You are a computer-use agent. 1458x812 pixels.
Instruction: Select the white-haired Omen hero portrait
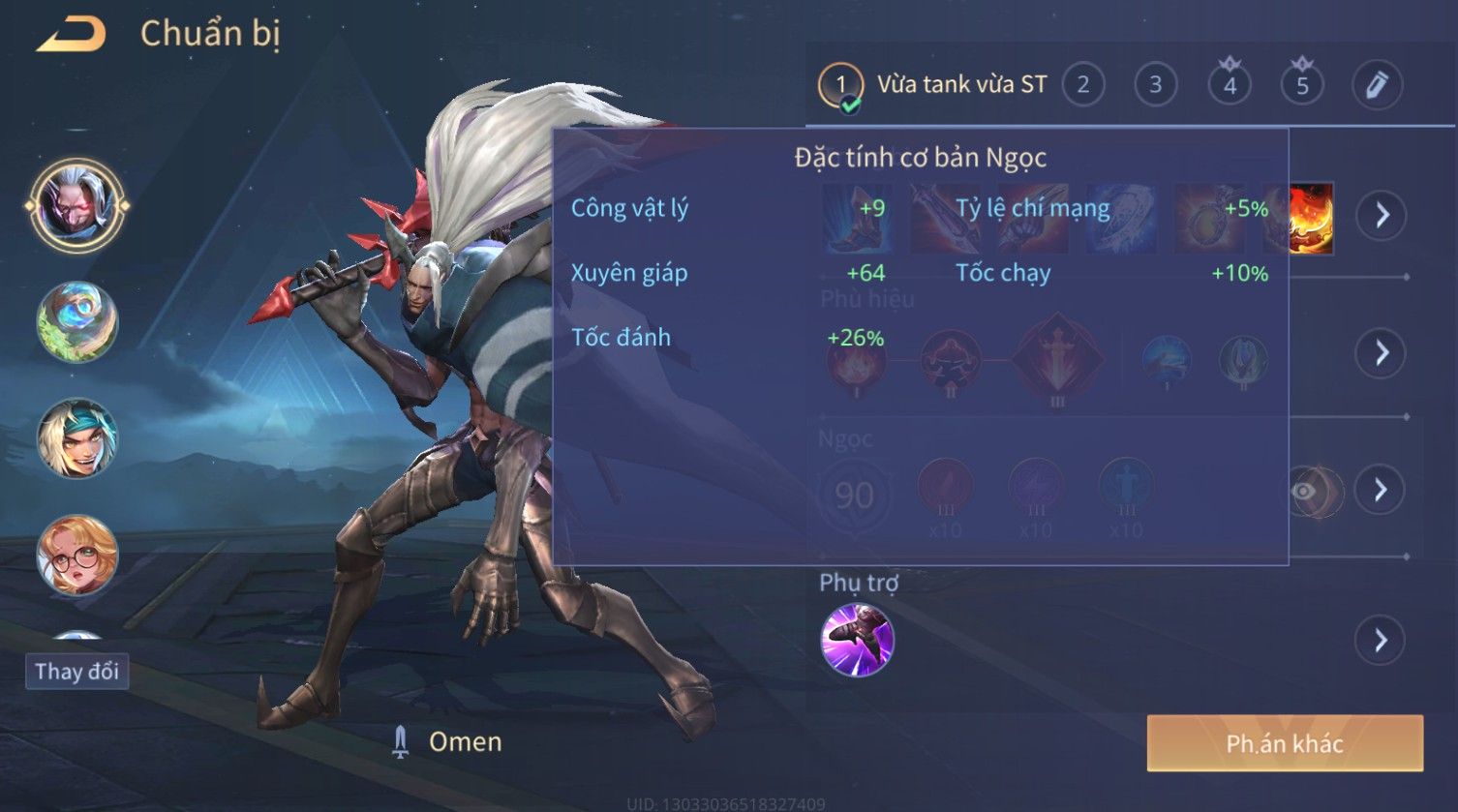pos(76,205)
